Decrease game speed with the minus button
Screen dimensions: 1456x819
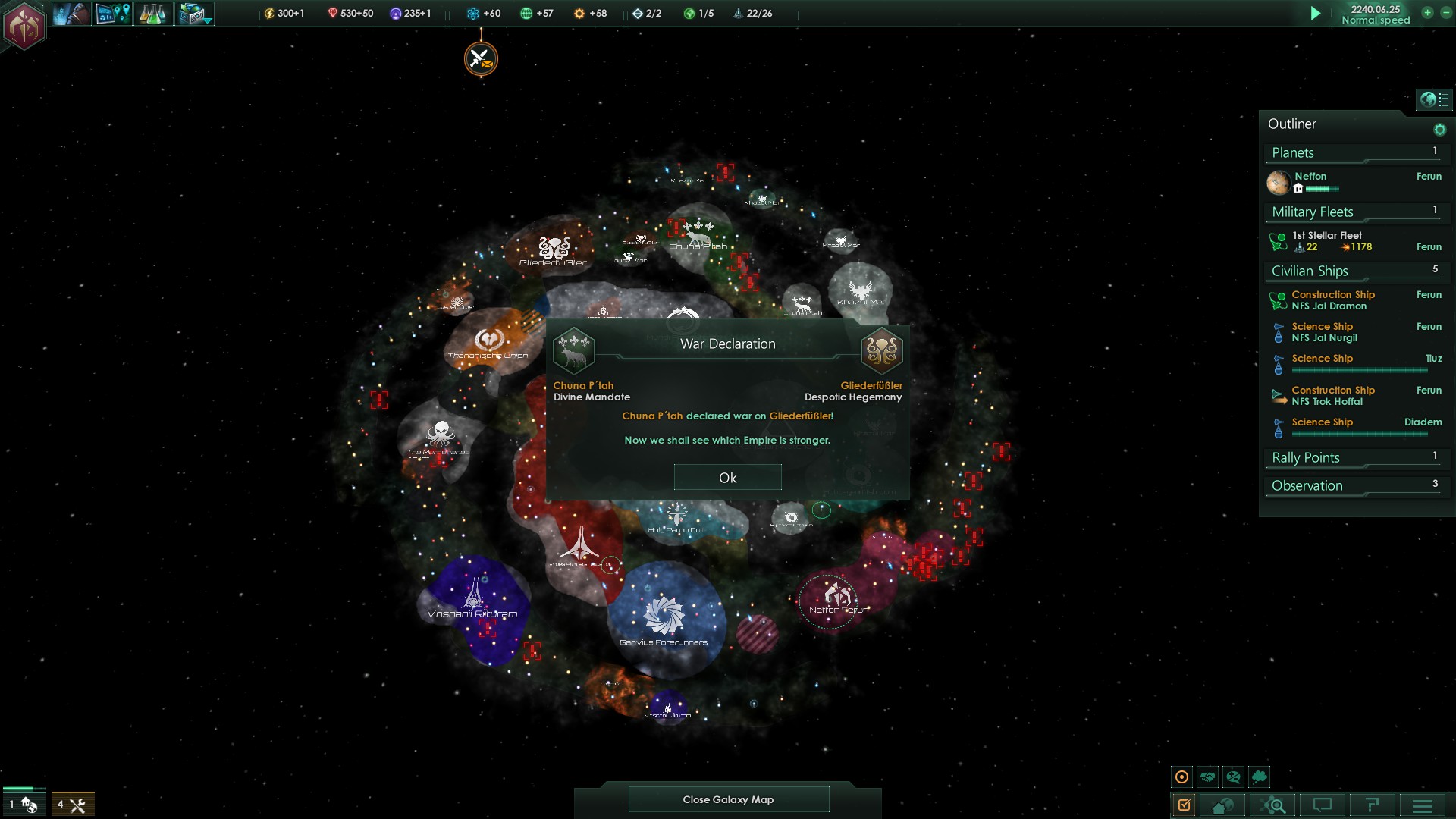[x=1445, y=13]
